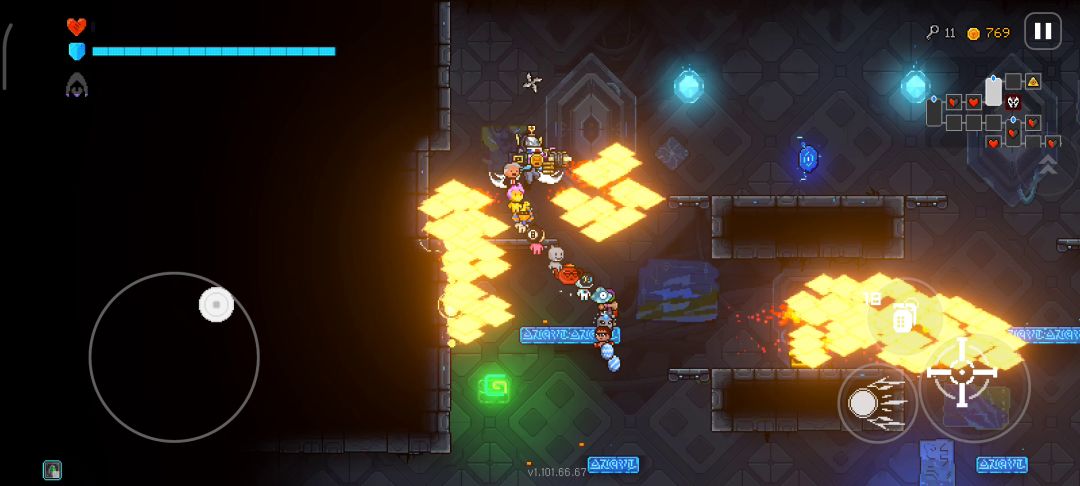
Task: Tap the virtual joystick thumb knob
Action: [x=216, y=305]
